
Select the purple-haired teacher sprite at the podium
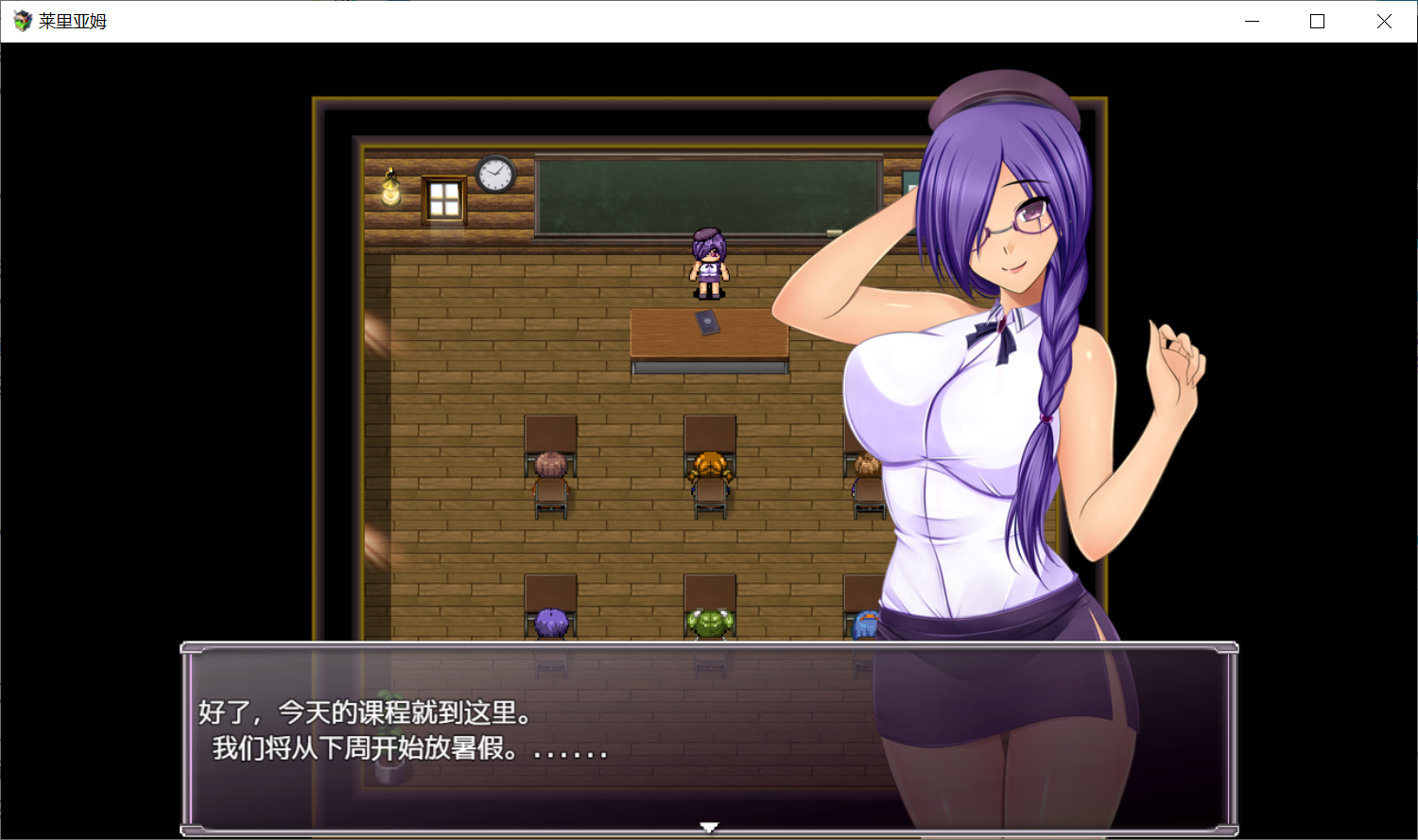(x=711, y=263)
